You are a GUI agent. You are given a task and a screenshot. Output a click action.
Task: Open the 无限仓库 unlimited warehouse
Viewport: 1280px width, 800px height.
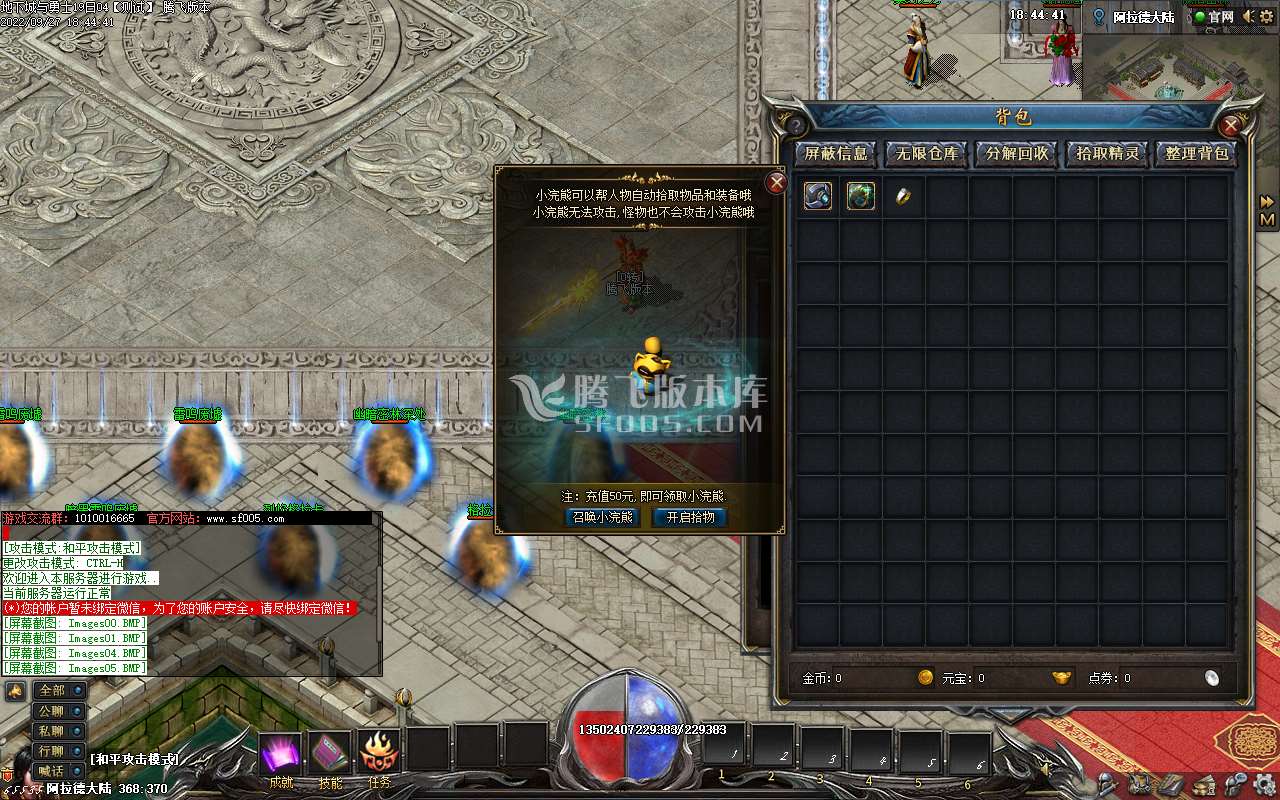click(x=926, y=154)
